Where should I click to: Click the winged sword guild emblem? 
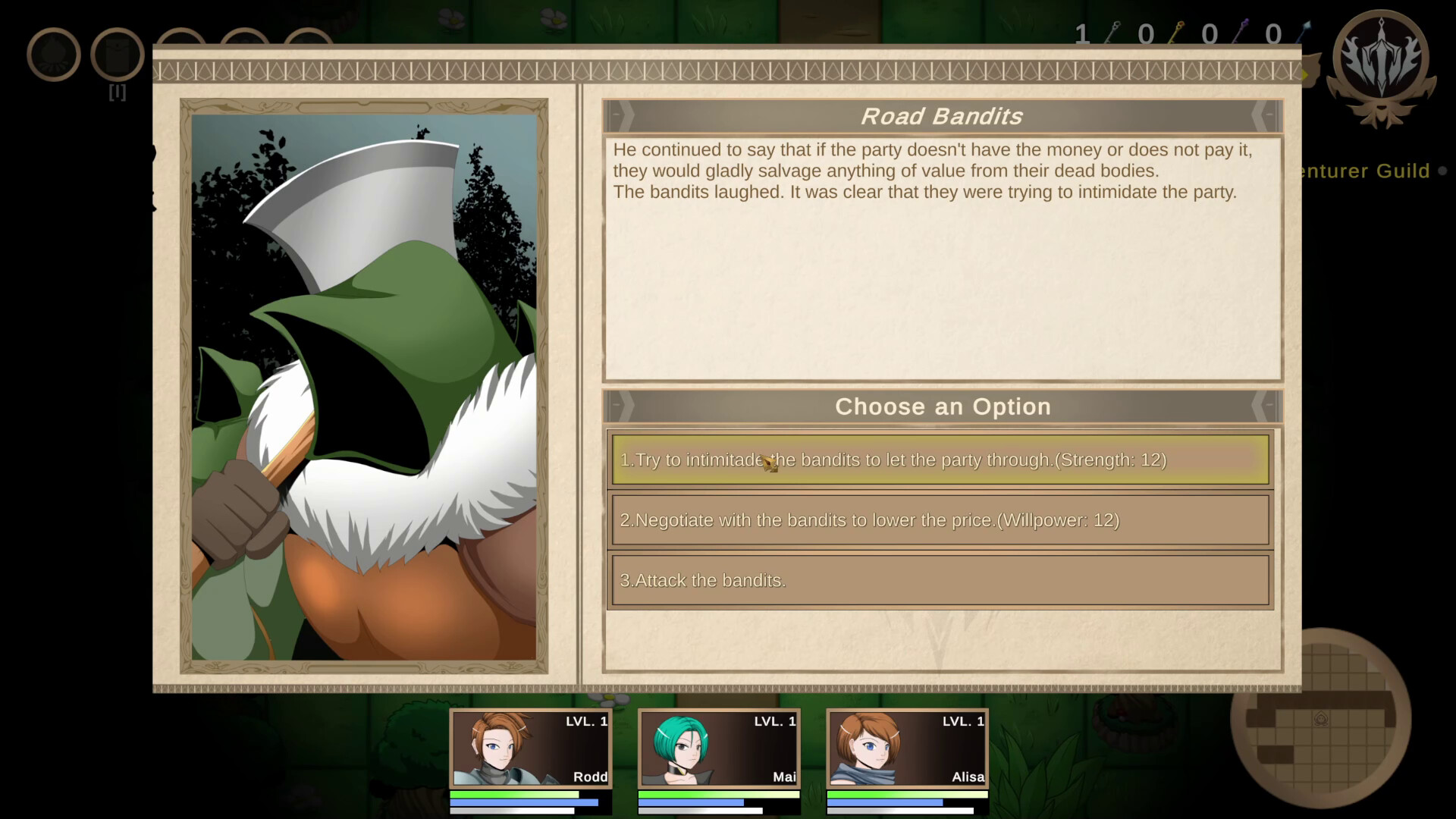tap(1381, 61)
